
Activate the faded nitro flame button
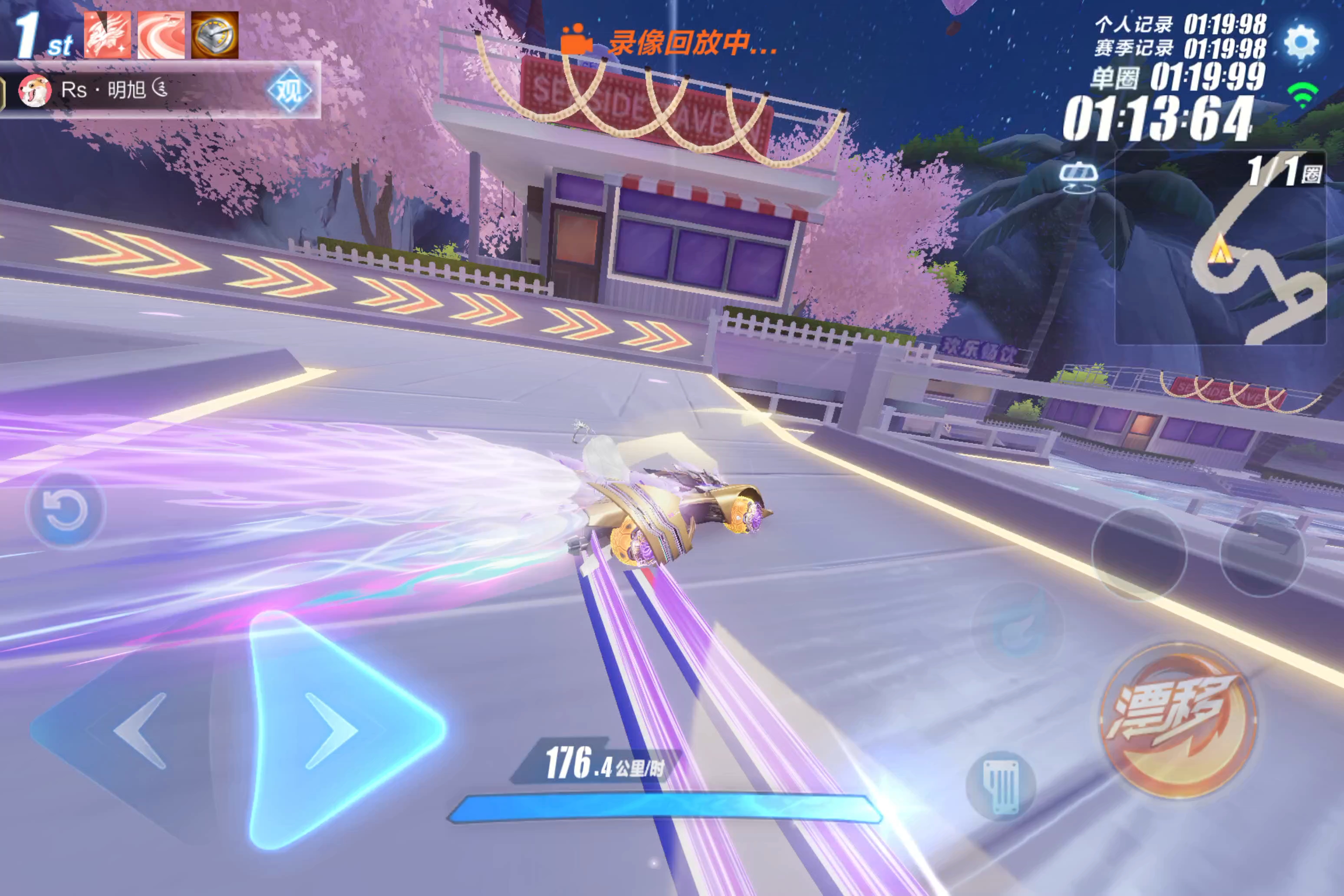[x=1018, y=627]
